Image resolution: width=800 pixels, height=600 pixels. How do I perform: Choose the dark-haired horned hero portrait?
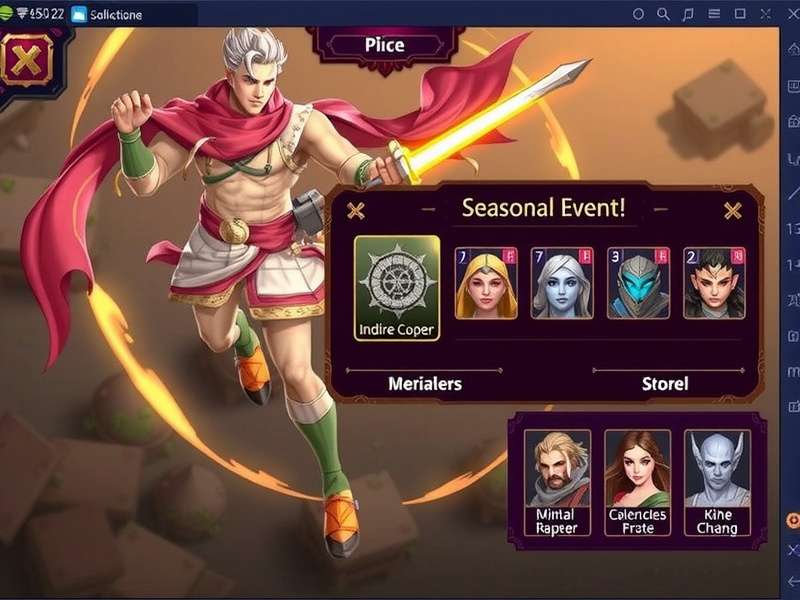click(x=714, y=283)
